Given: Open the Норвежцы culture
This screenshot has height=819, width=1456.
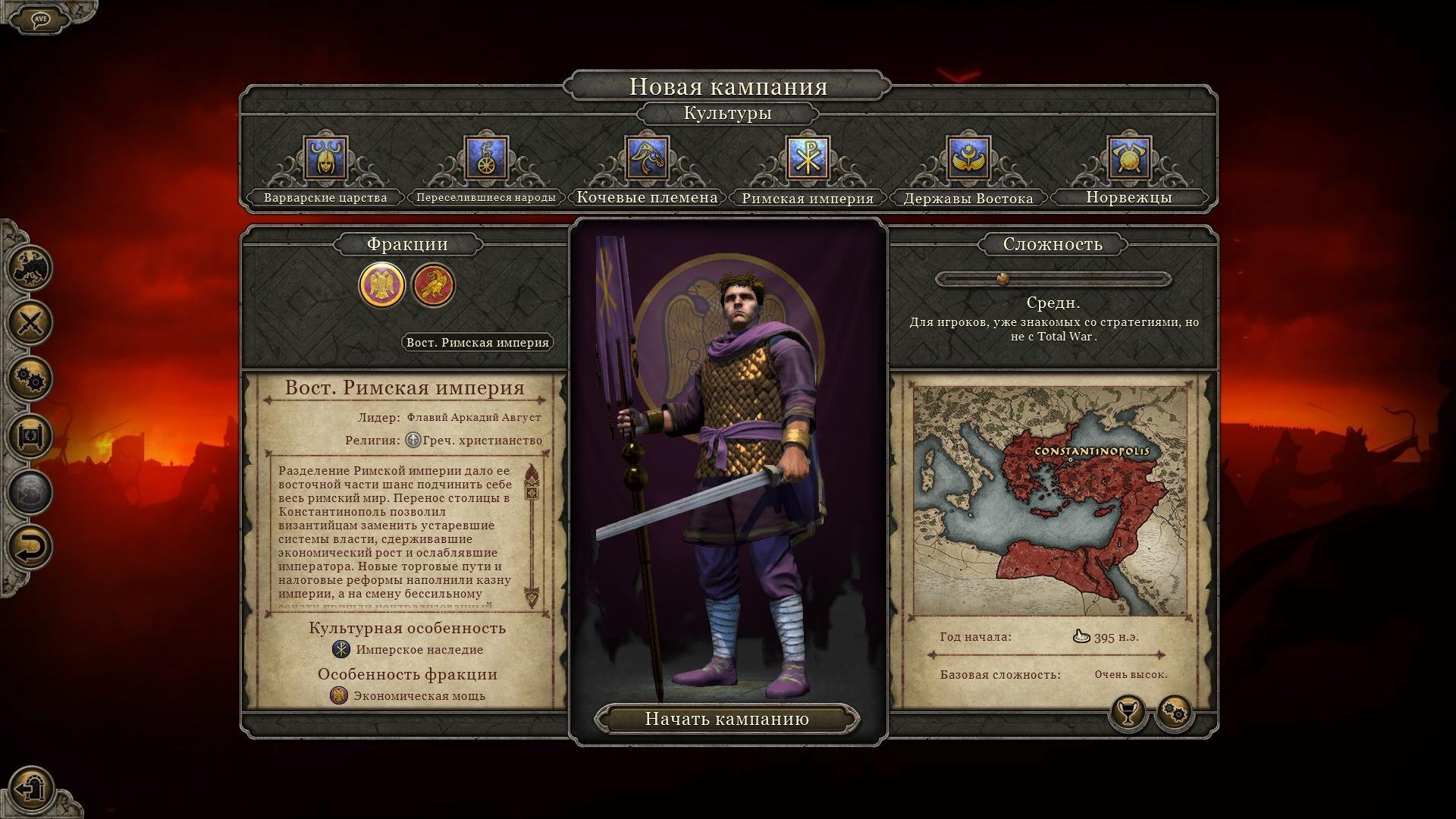Looking at the screenshot, I should (x=1128, y=159).
